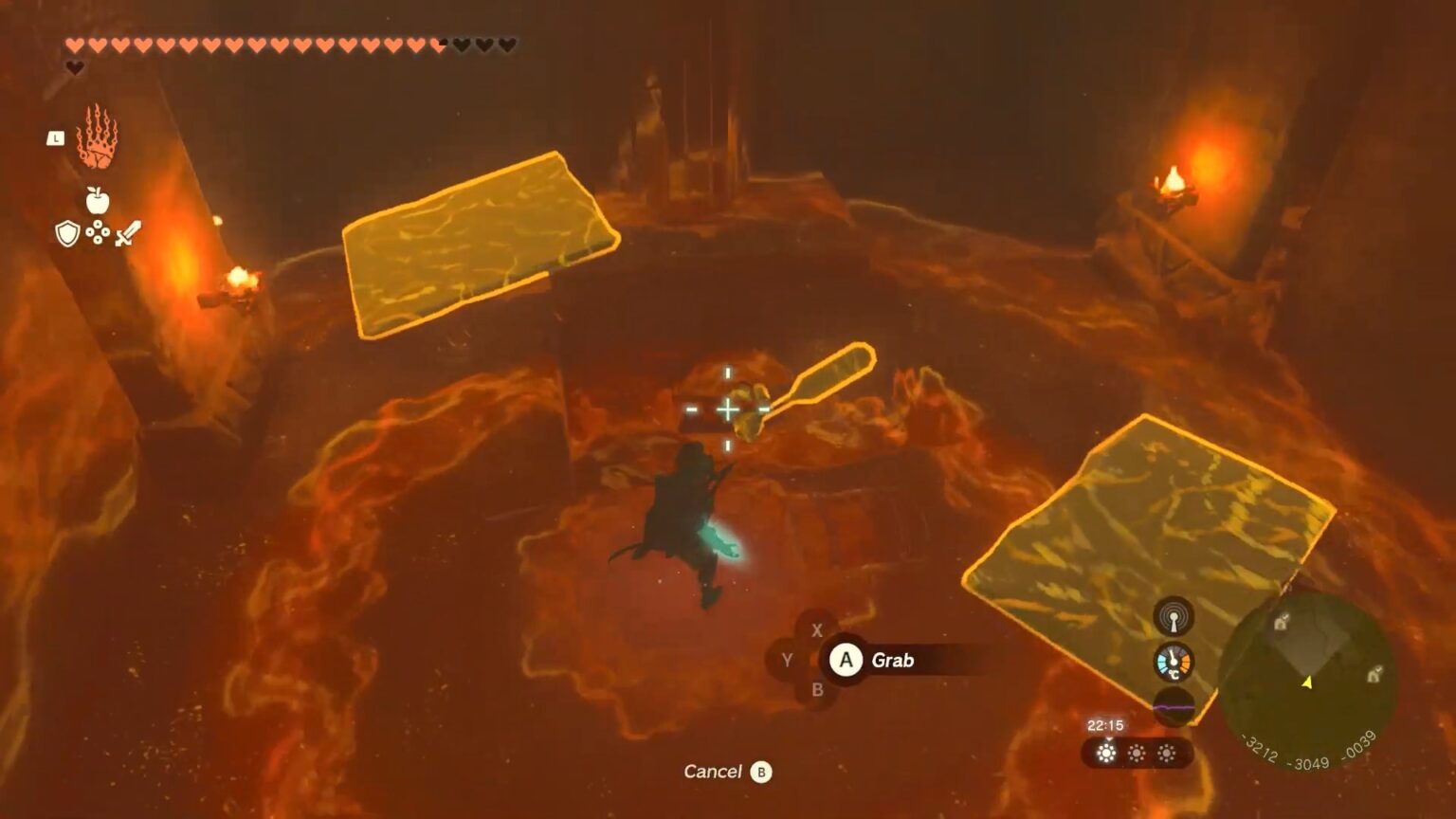
Task: Select the sword weapon icon
Action: (x=129, y=232)
